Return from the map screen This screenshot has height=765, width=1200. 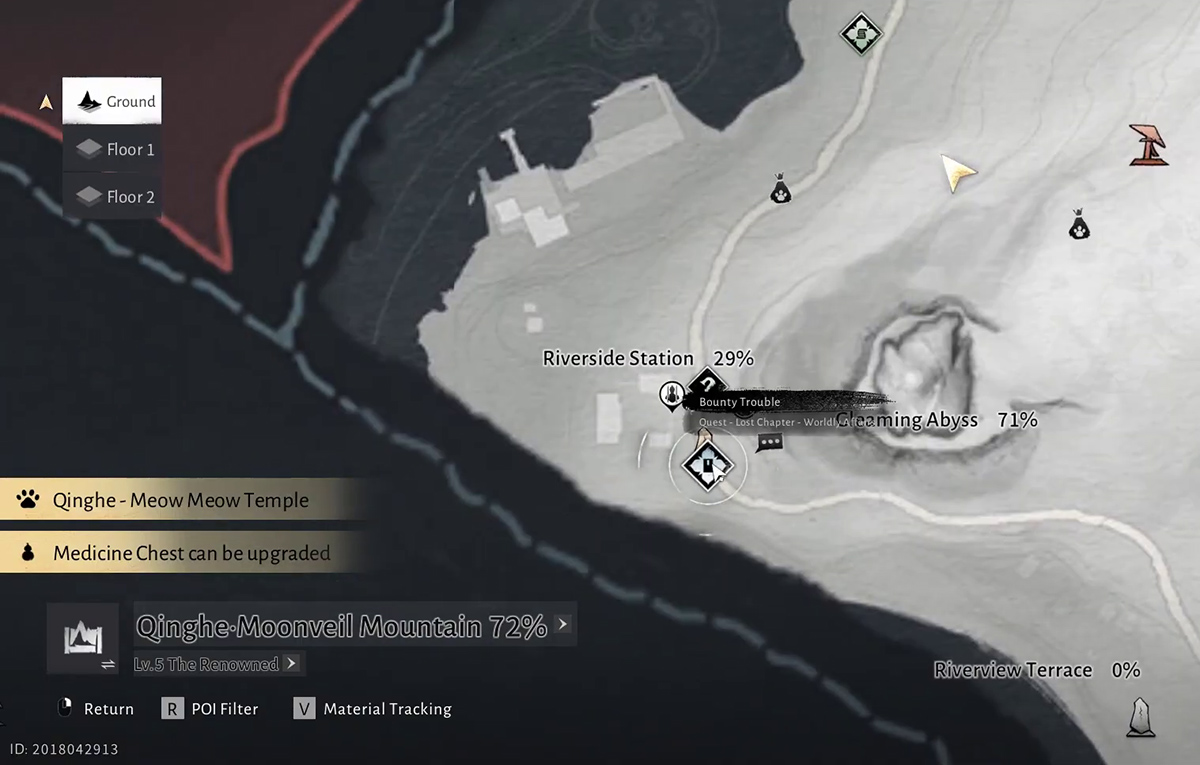click(95, 709)
